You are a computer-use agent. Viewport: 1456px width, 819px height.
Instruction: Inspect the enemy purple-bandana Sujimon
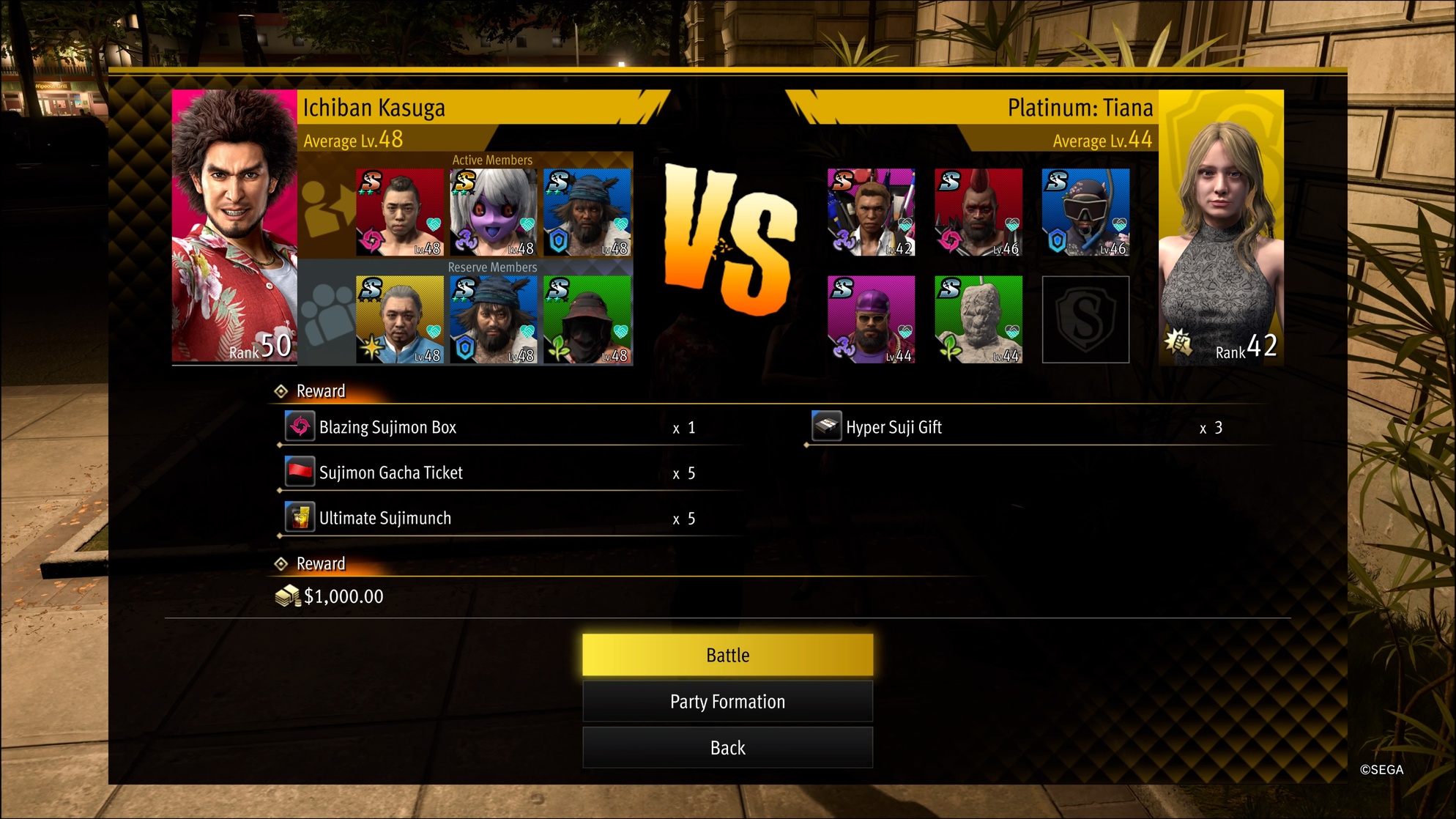pos(871,319)
